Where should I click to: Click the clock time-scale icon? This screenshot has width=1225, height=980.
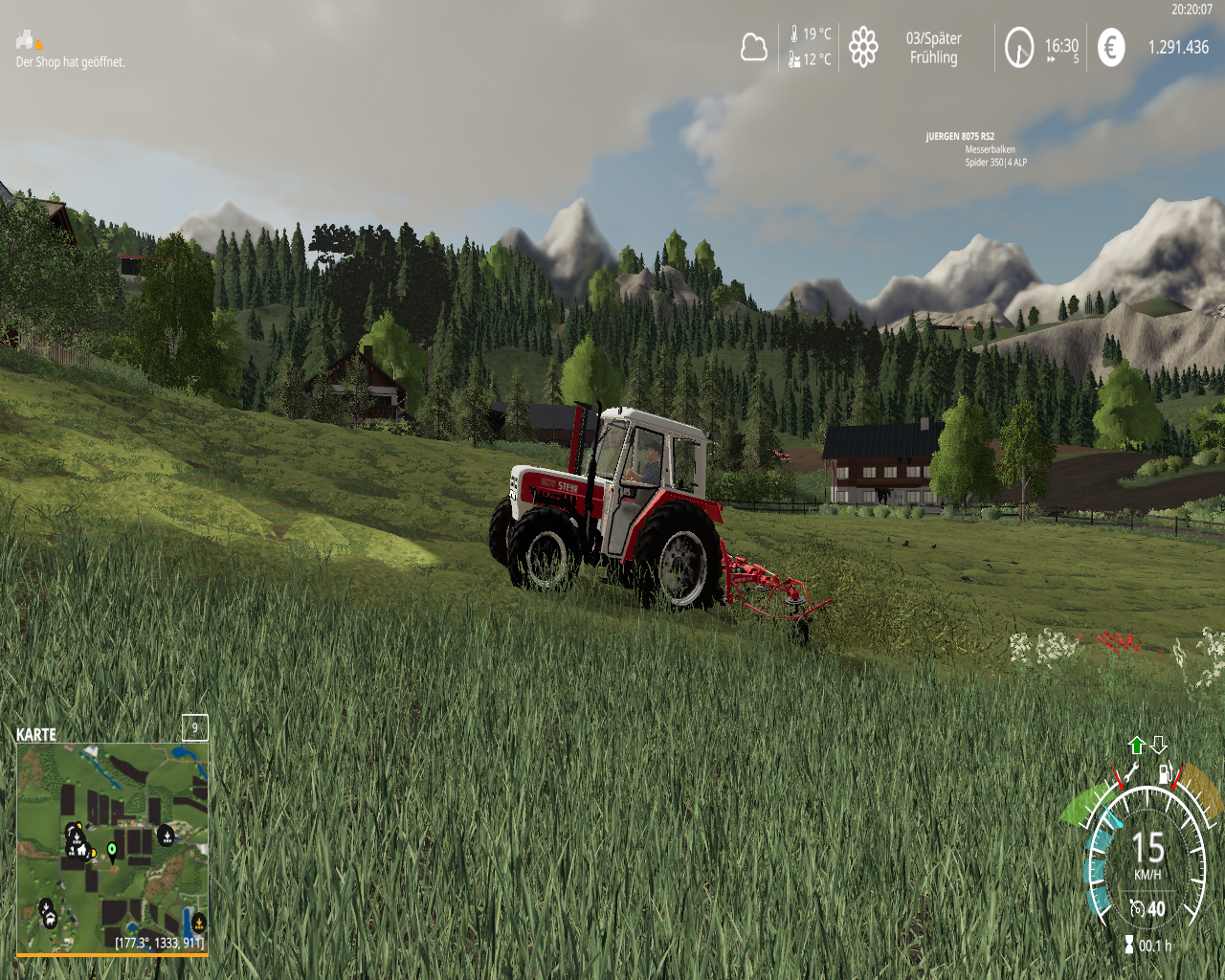coord(1019,47)
